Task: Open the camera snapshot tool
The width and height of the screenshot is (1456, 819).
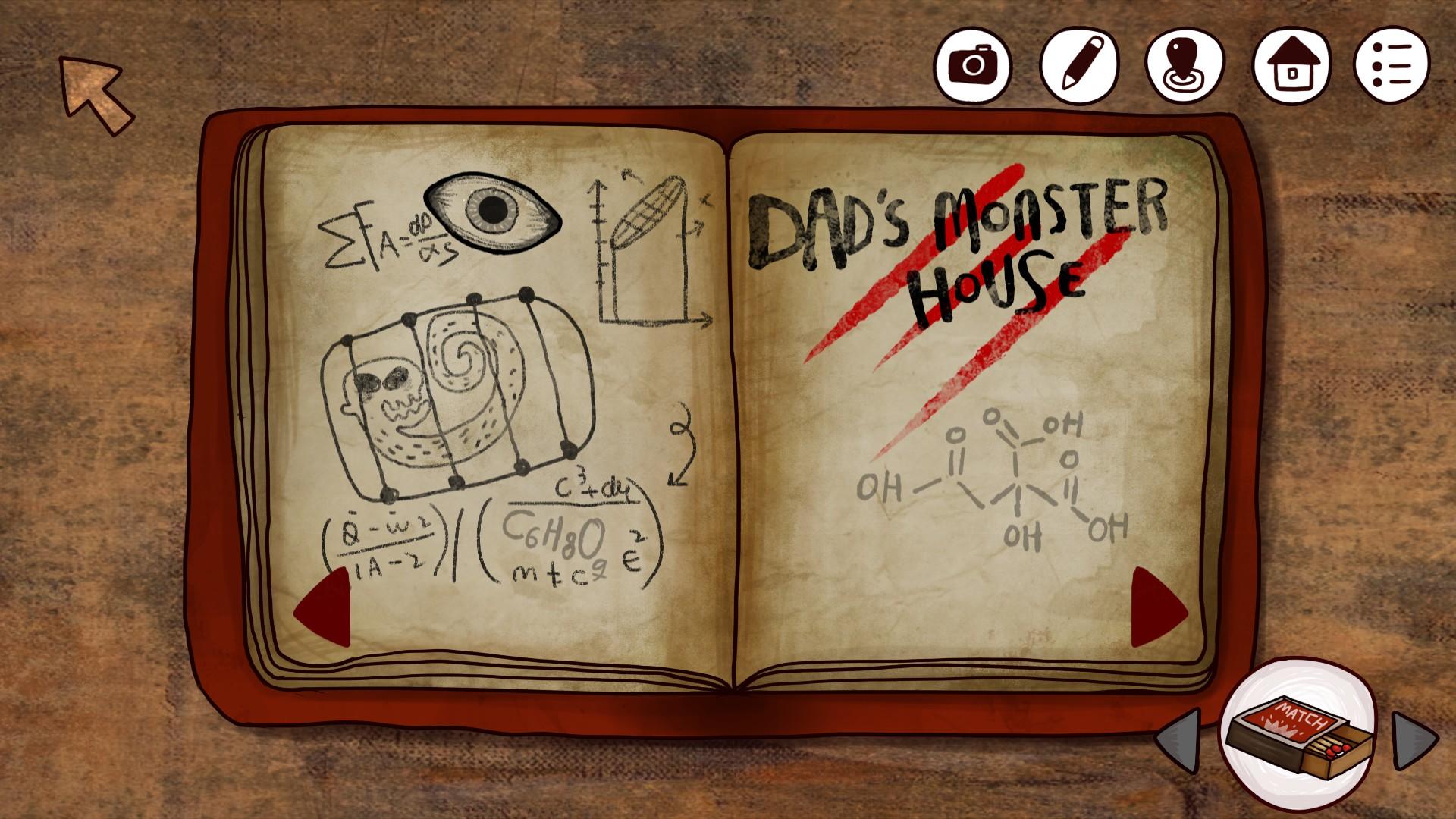Action: [972, 64]
